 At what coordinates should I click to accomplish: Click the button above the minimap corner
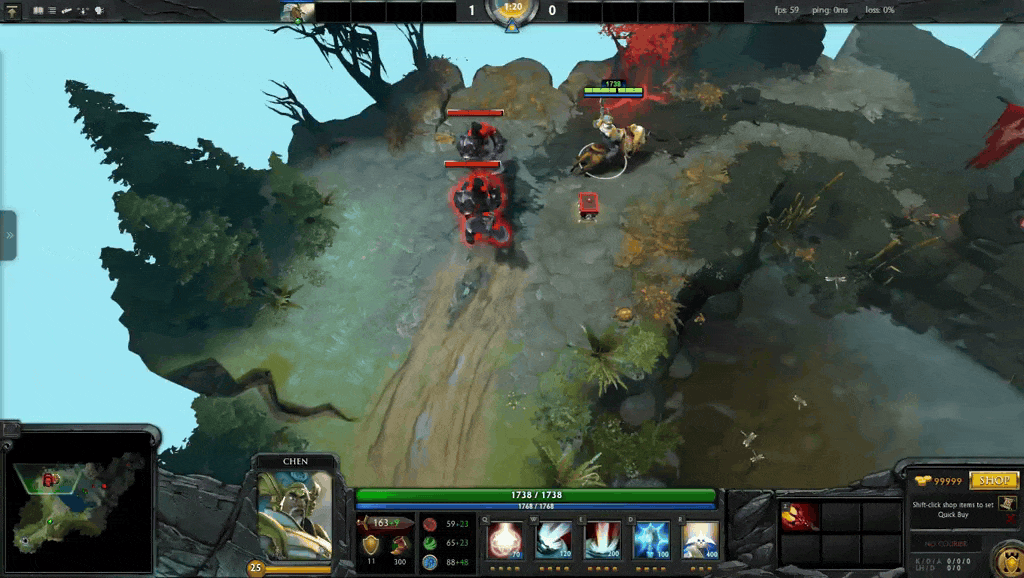pyautogui.click(x=10, y=428)
